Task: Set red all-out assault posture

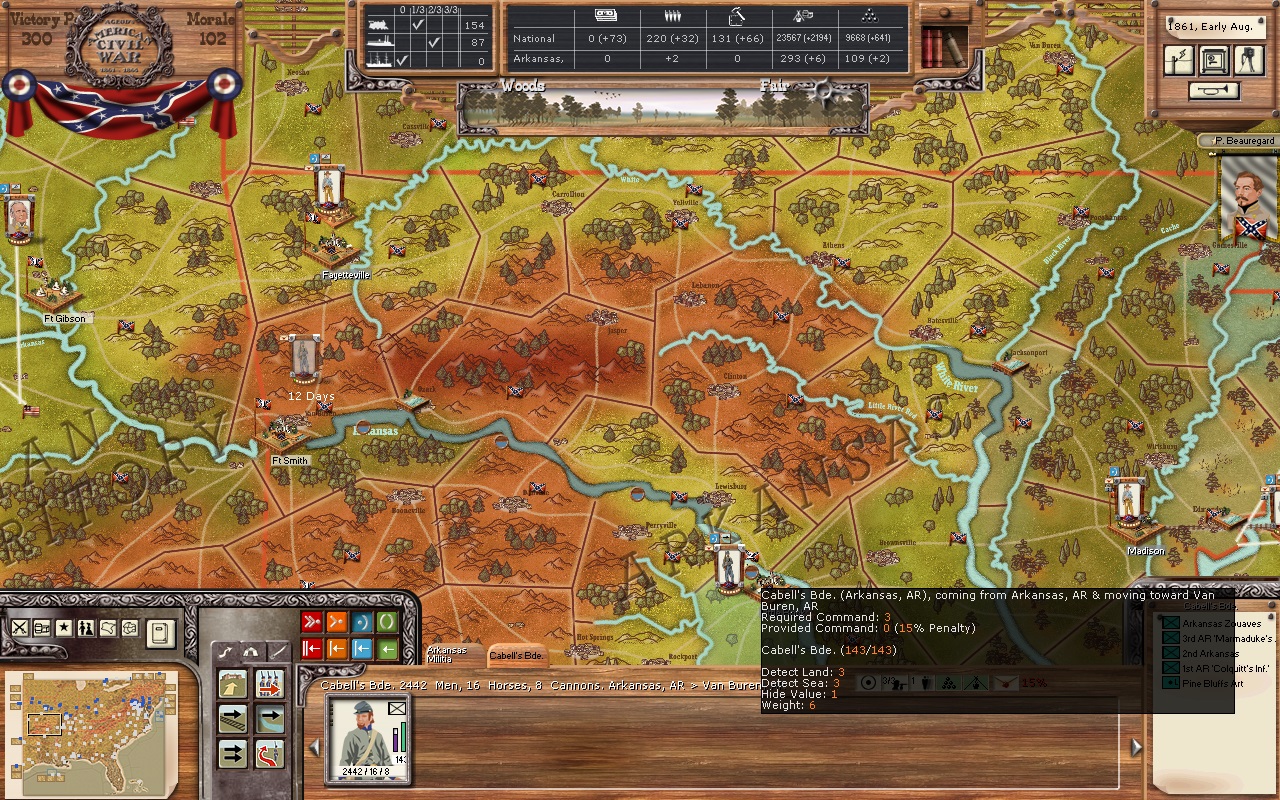Action: pos(311,623)
